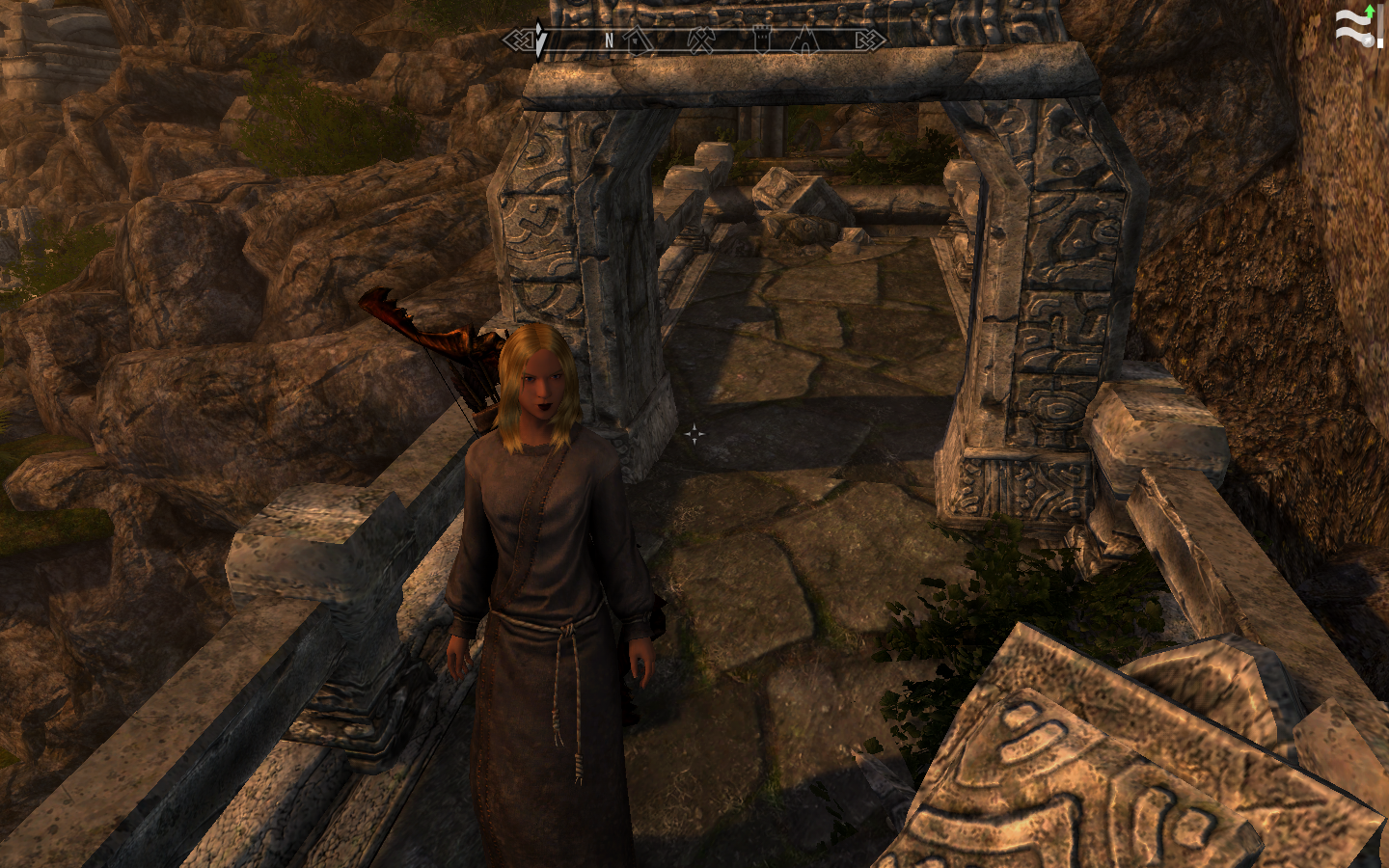Screen dimensions: 1389x868
Task: Click the cave marker on the compass bar
Action: tap(806, 41)
